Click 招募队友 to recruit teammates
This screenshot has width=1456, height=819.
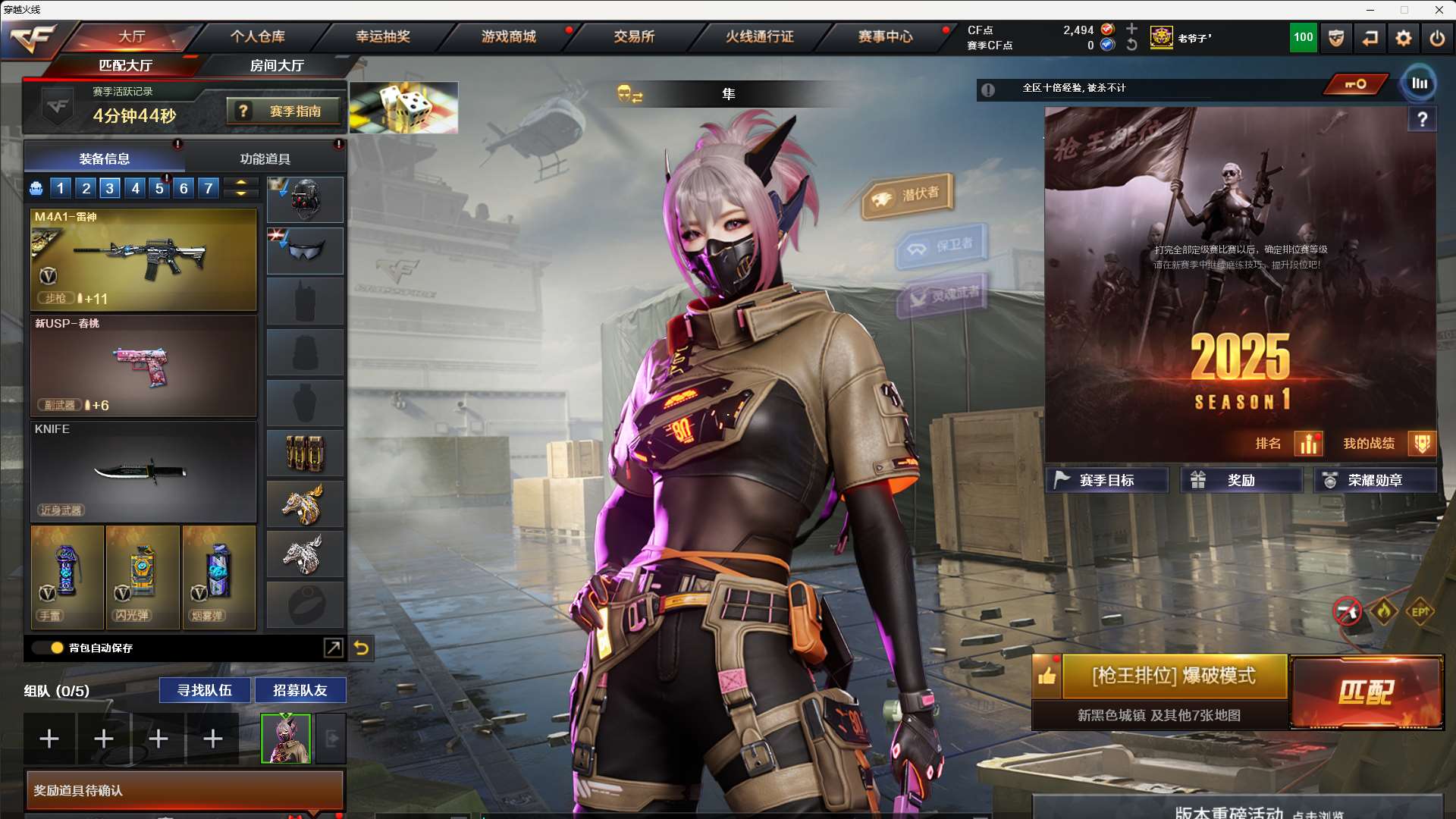pyautogui.click(x=300, y=690)
